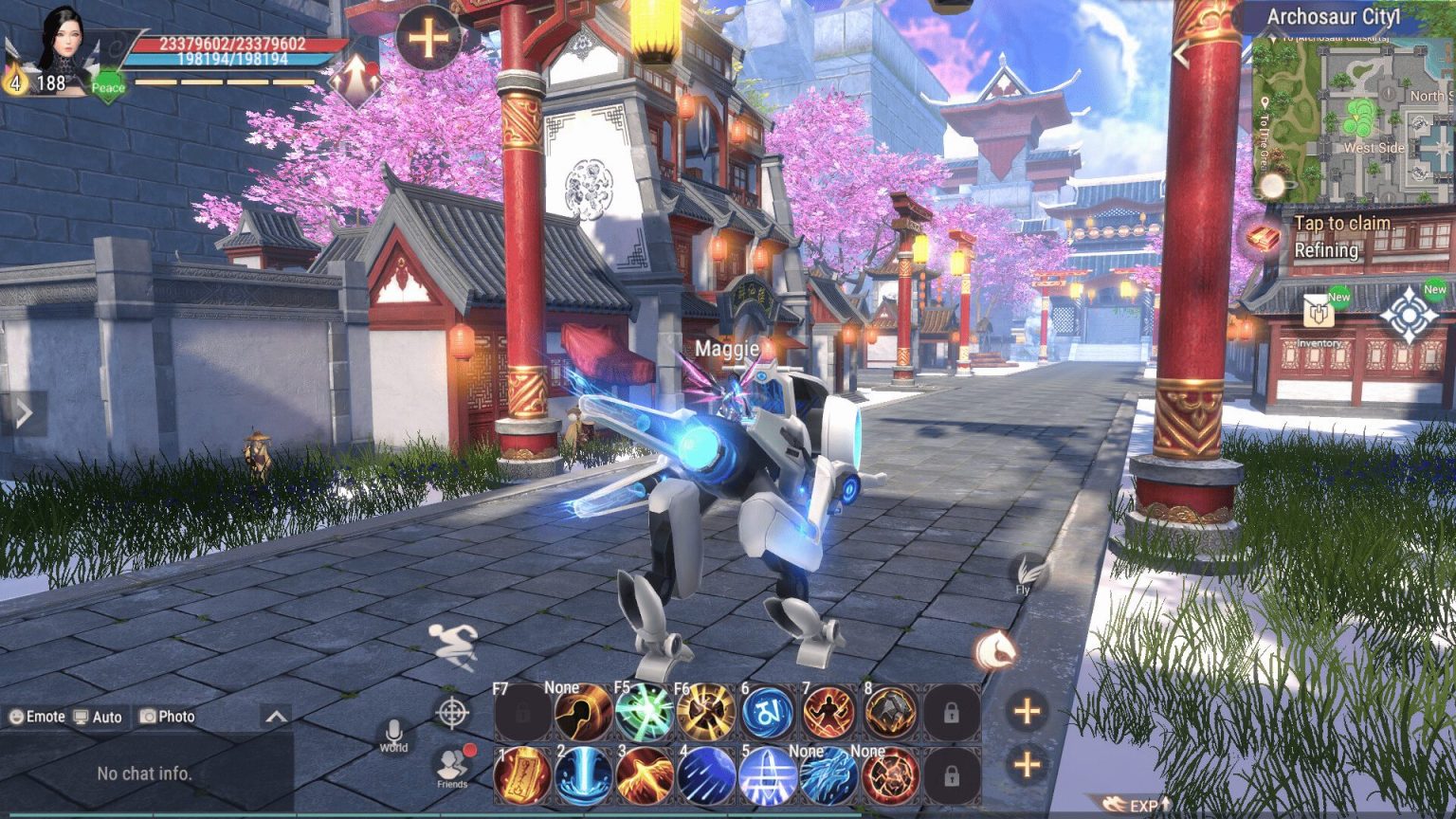The height and width of the screenshot is (819, 1456).
Task: Open the Inventory marked with New badge
Action: tap(1318, 313)
